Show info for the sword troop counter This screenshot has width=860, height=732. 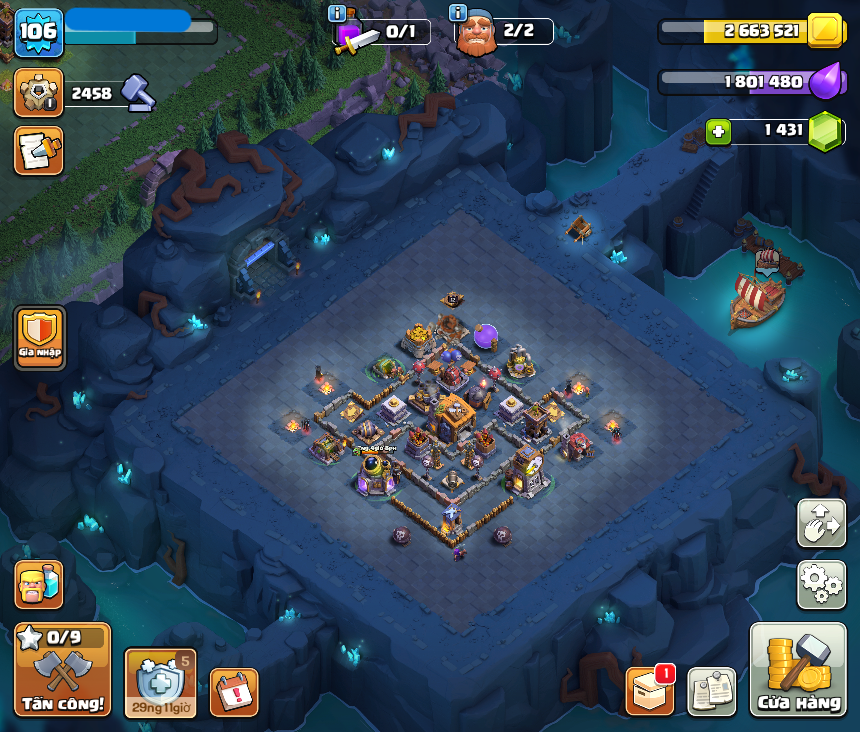coord(337,13)
